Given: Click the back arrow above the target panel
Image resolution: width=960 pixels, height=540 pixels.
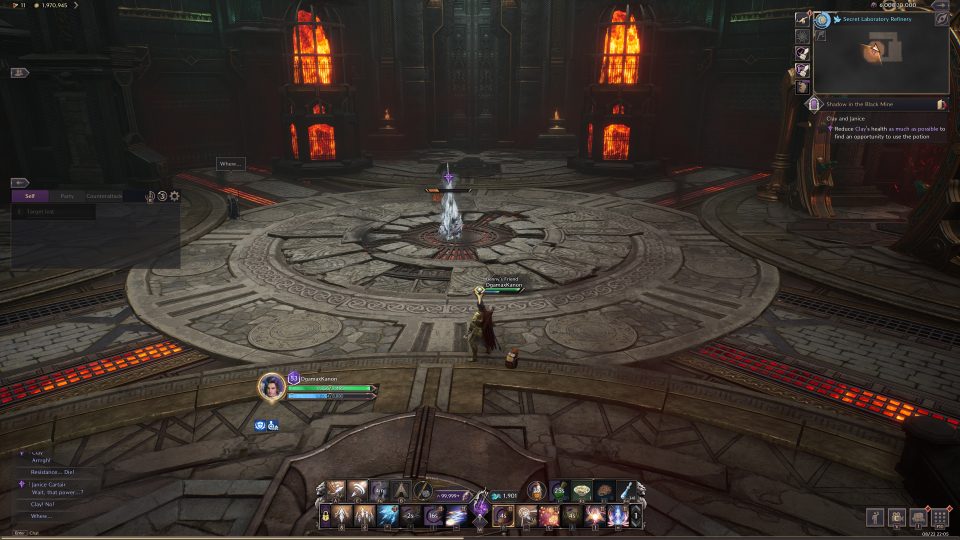Looking at the screenshot, I should pyautogui.click(x=20, y=183).
